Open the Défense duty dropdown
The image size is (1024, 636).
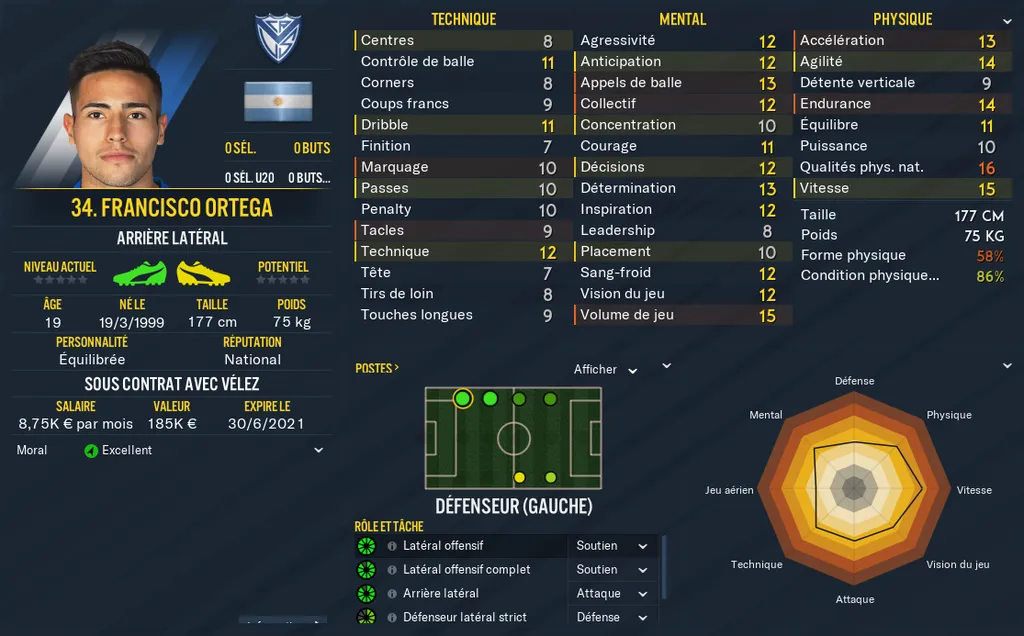click(x=613, y=617)
